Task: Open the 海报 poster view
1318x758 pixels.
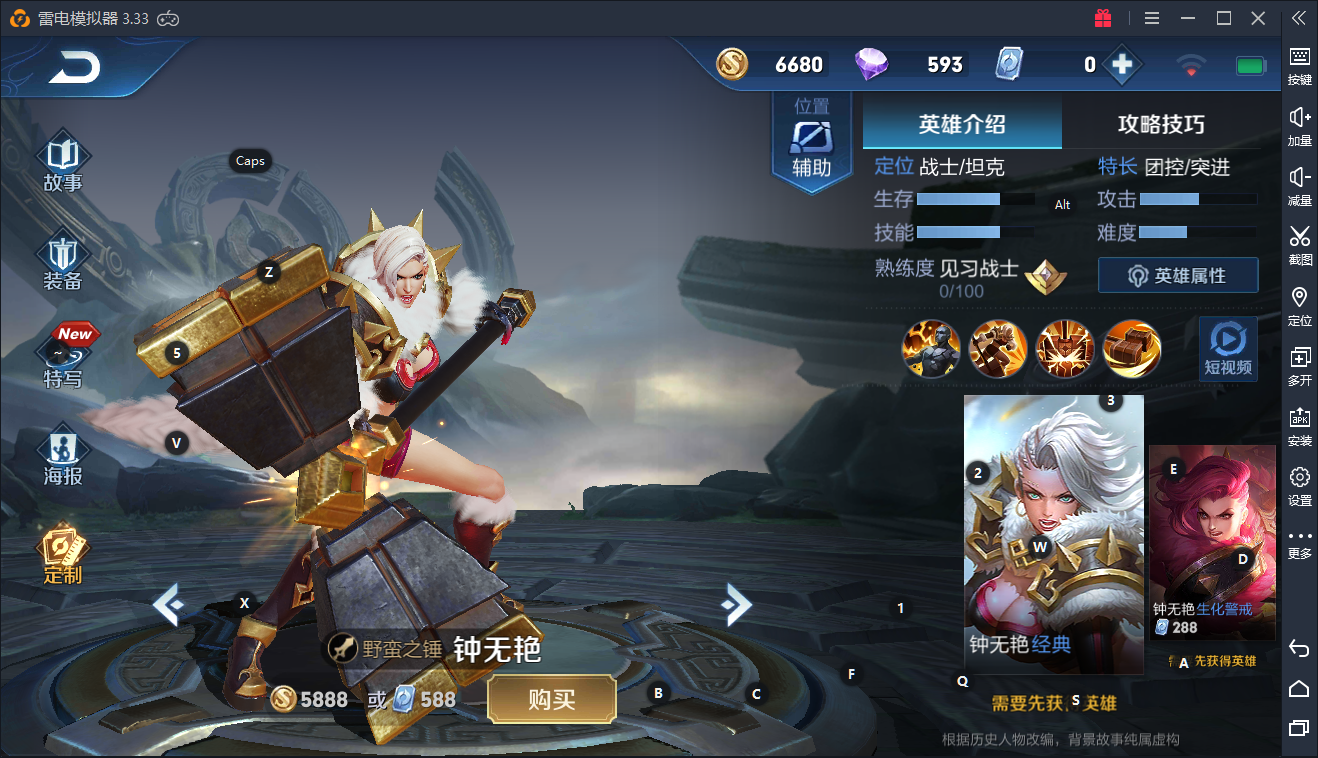Action: (63, 458)
